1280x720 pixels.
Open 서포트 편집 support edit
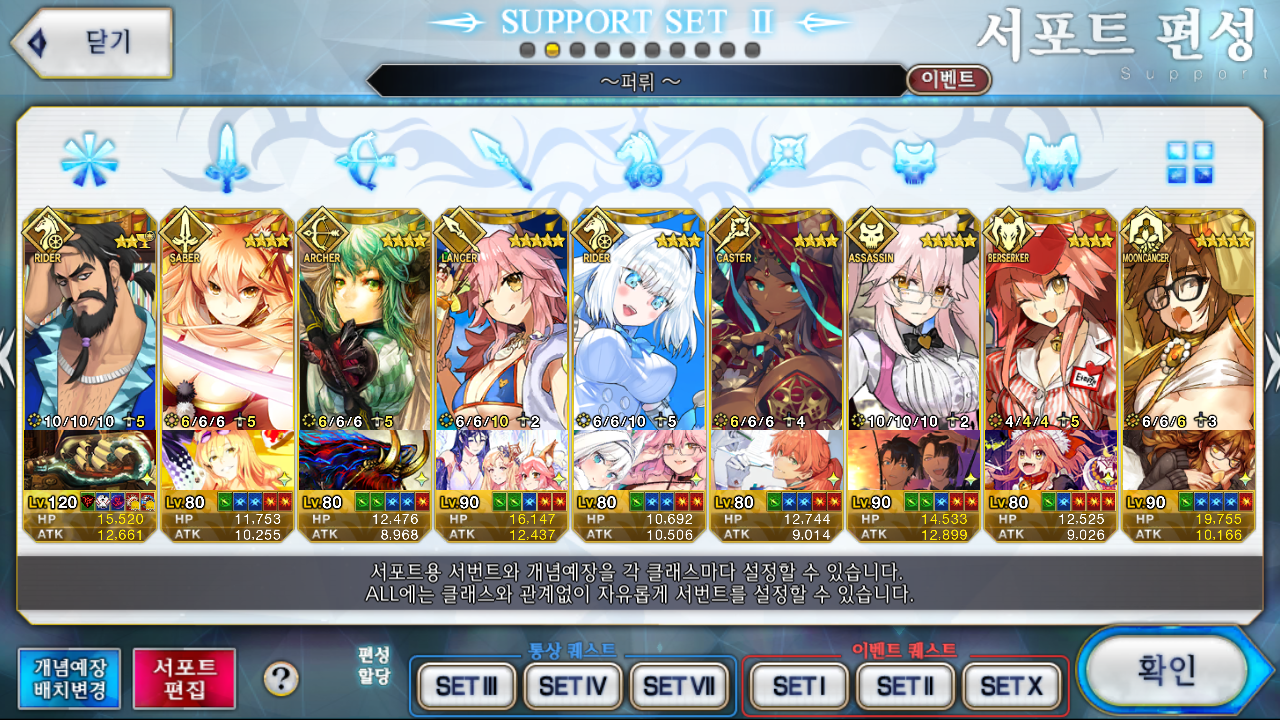[x=184, y=678]
